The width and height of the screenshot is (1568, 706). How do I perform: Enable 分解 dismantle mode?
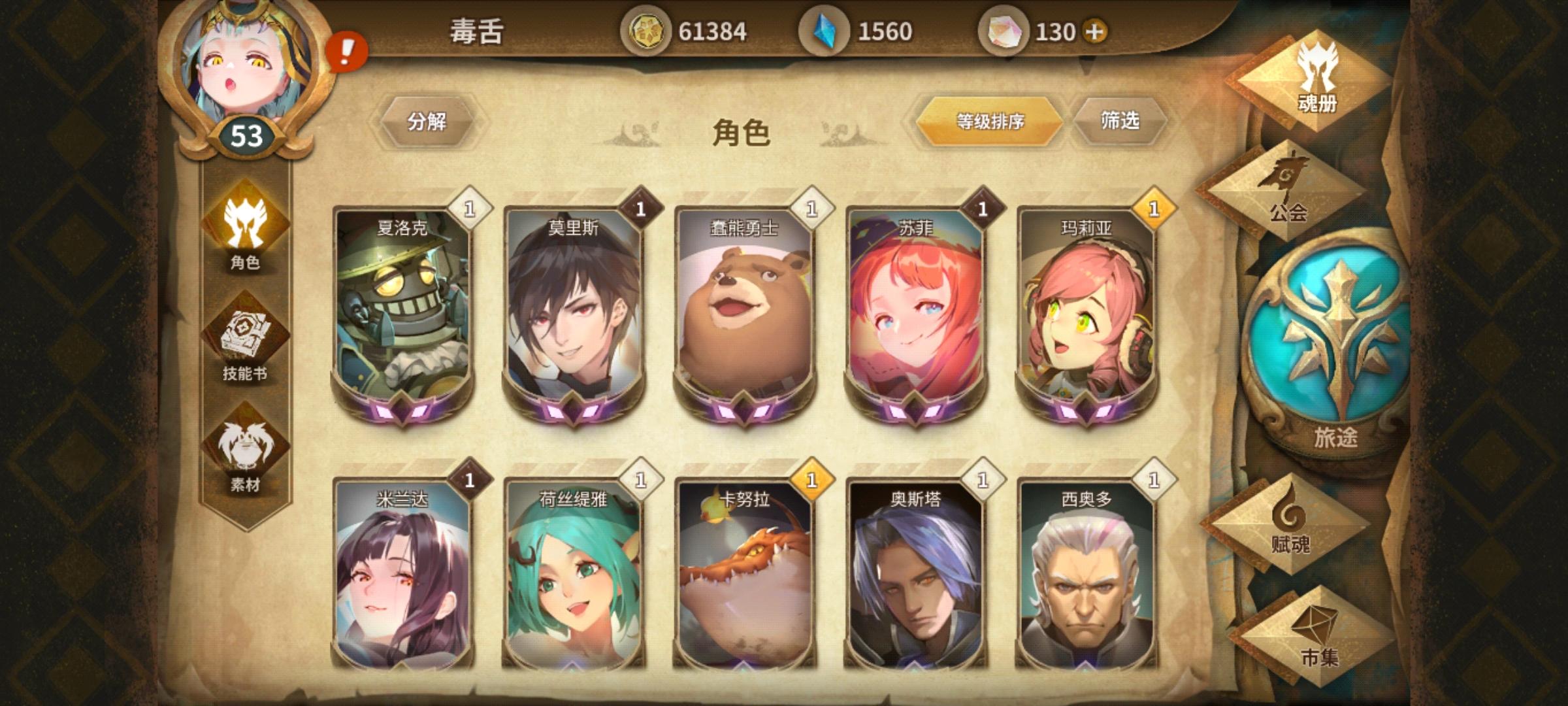(428, 121)
